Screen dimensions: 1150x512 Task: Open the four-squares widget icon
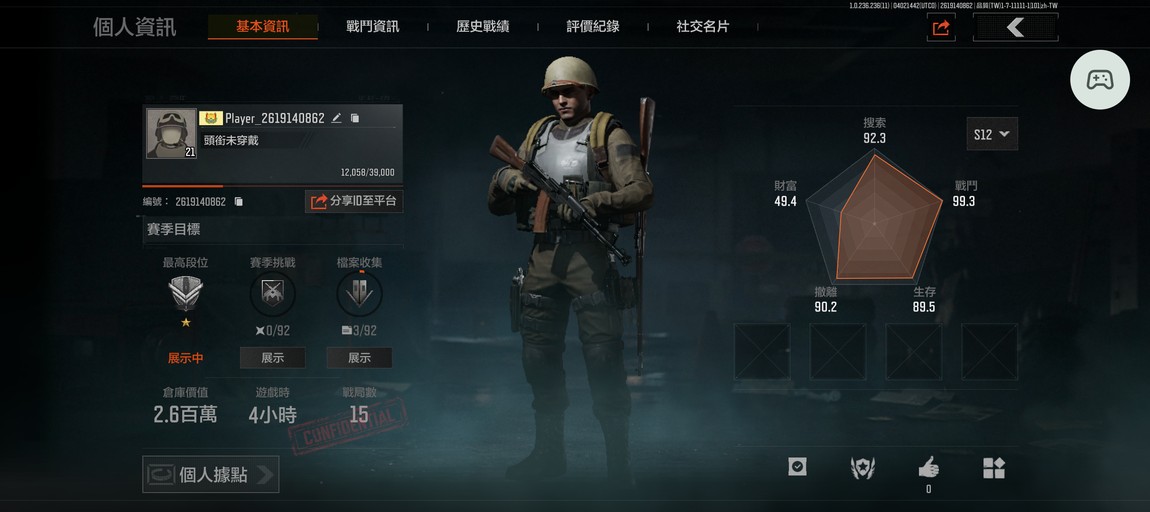[x=993, y=468]
